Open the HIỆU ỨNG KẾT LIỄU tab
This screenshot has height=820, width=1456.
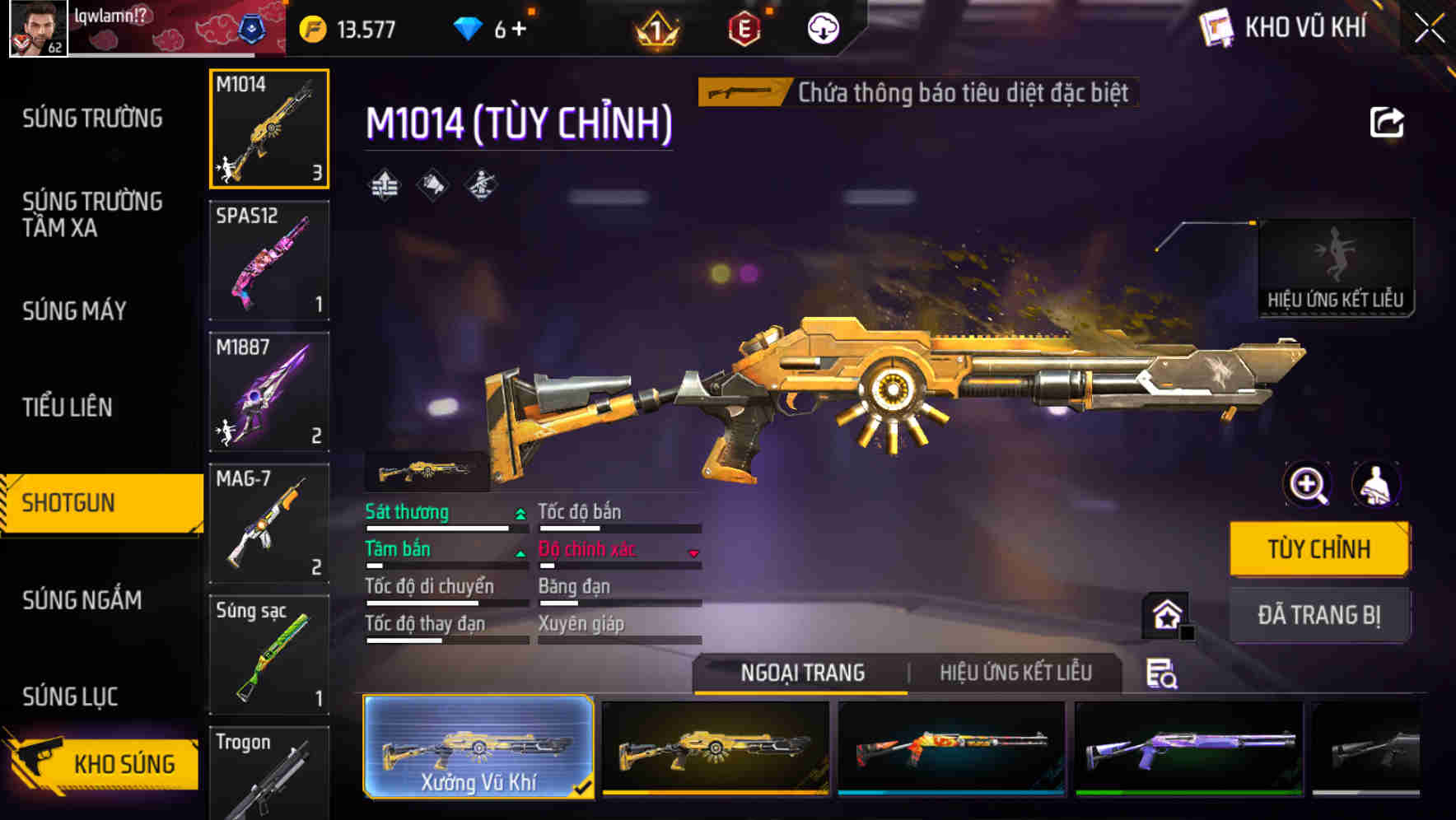point(1015,673)
